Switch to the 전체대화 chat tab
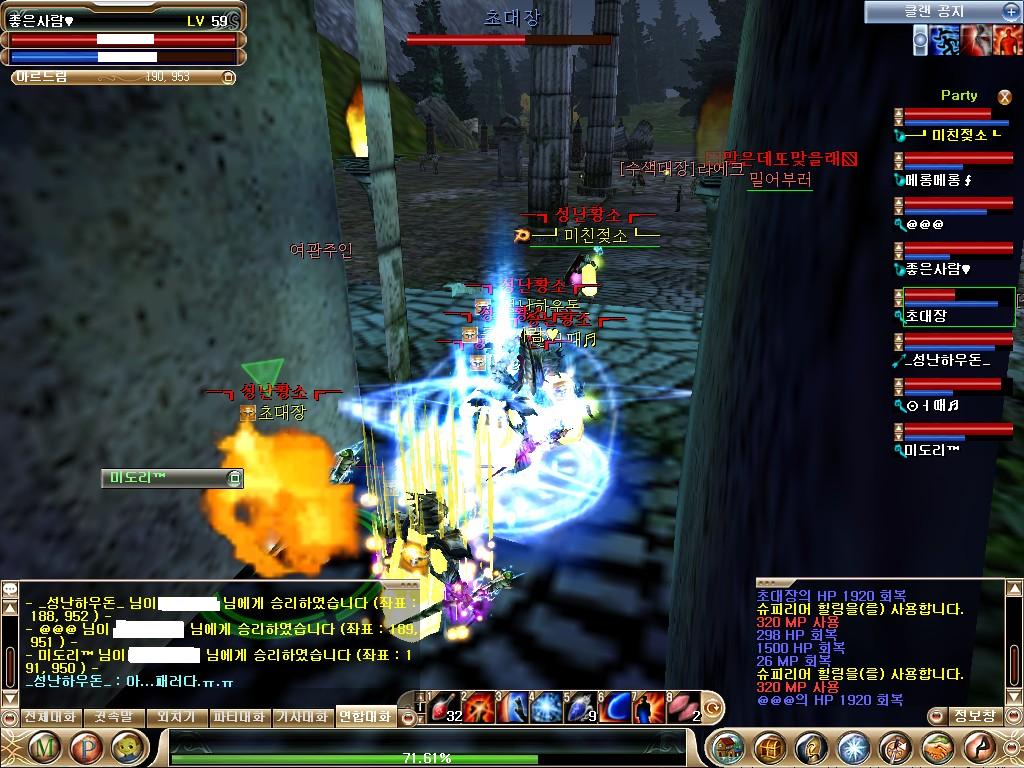 [x=50, y=717]
